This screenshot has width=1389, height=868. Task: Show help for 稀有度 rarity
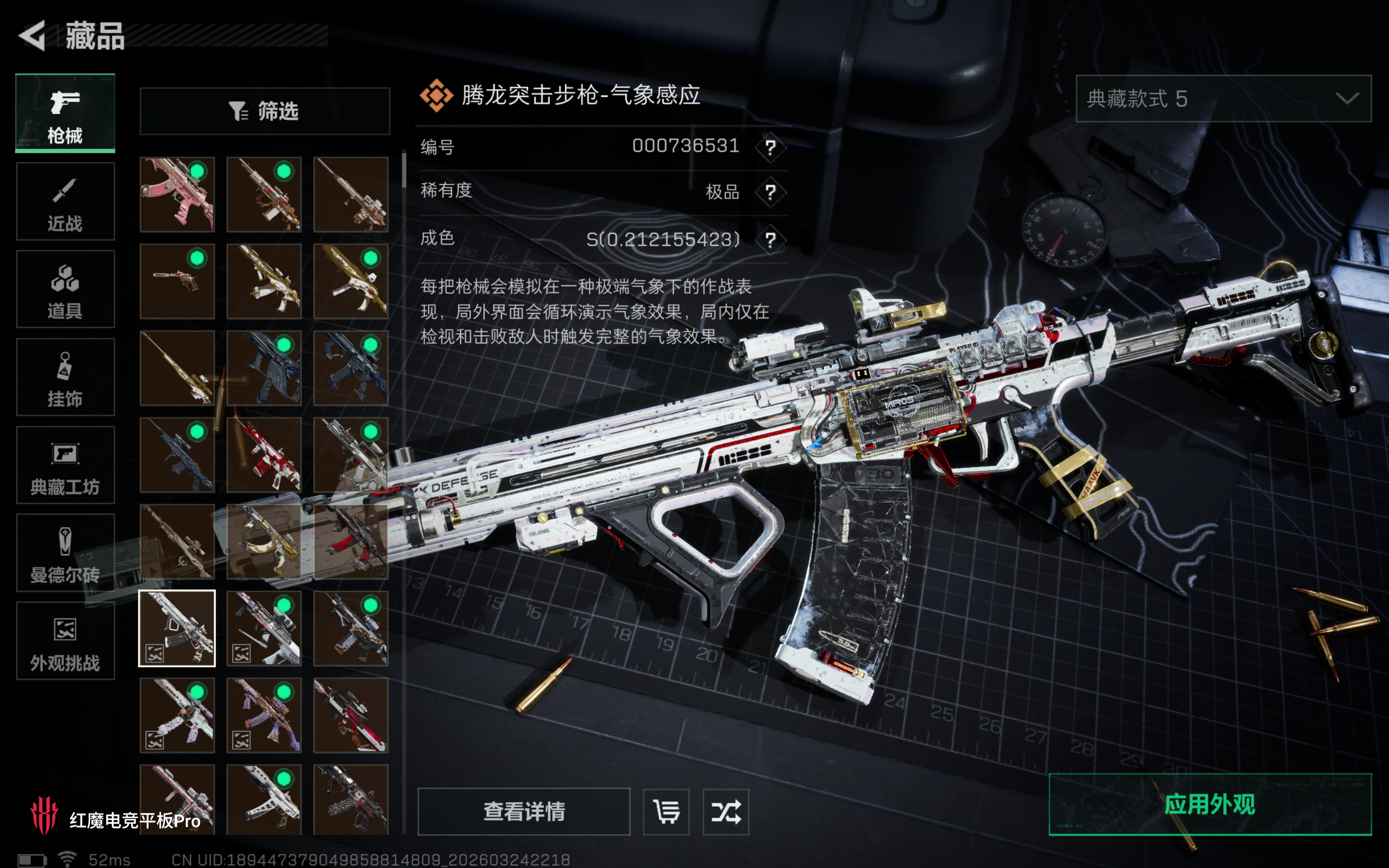(770, 192)
